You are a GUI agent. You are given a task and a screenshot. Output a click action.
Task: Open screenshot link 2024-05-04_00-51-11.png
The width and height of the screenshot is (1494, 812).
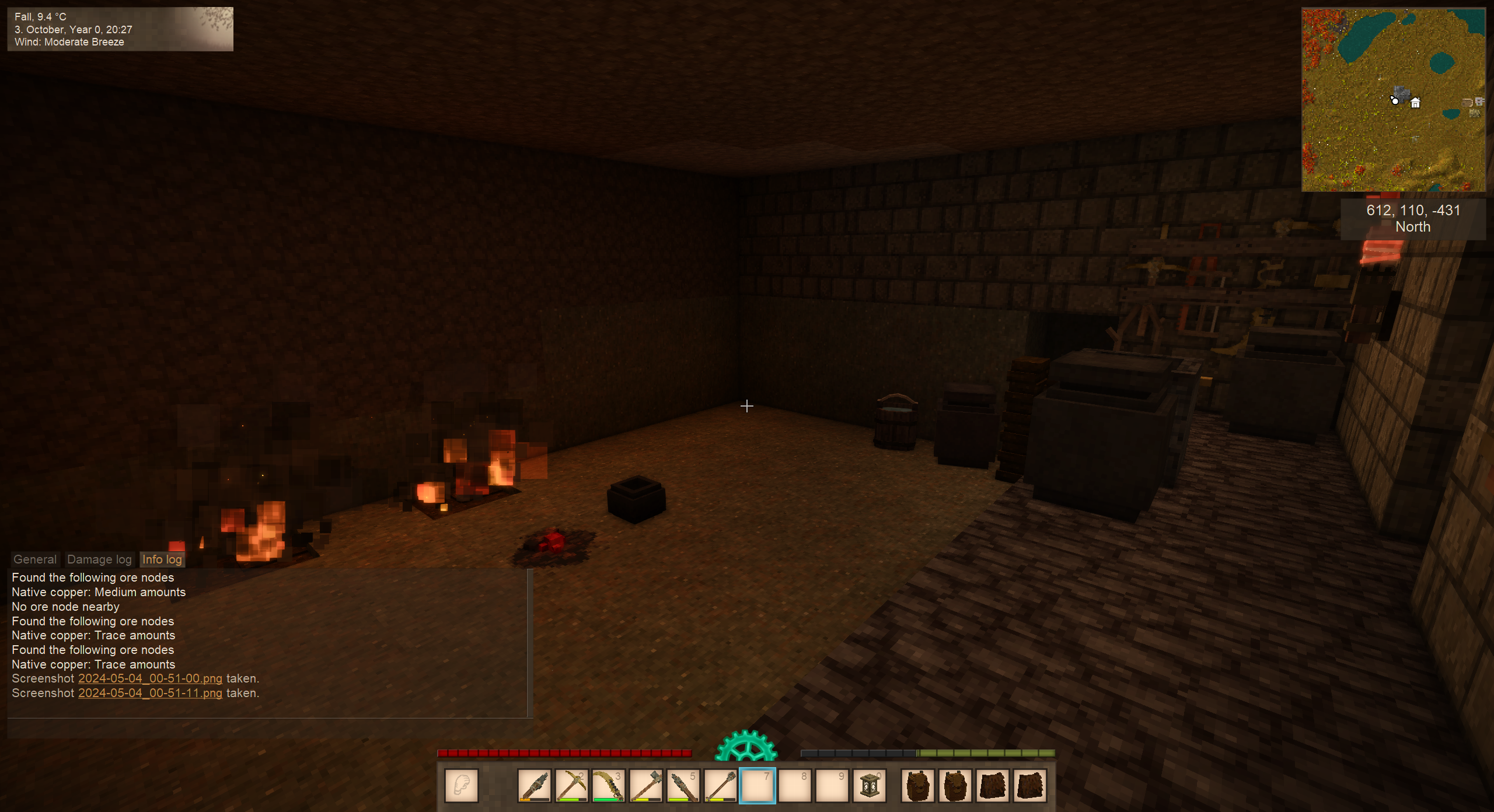pos(150,693)
